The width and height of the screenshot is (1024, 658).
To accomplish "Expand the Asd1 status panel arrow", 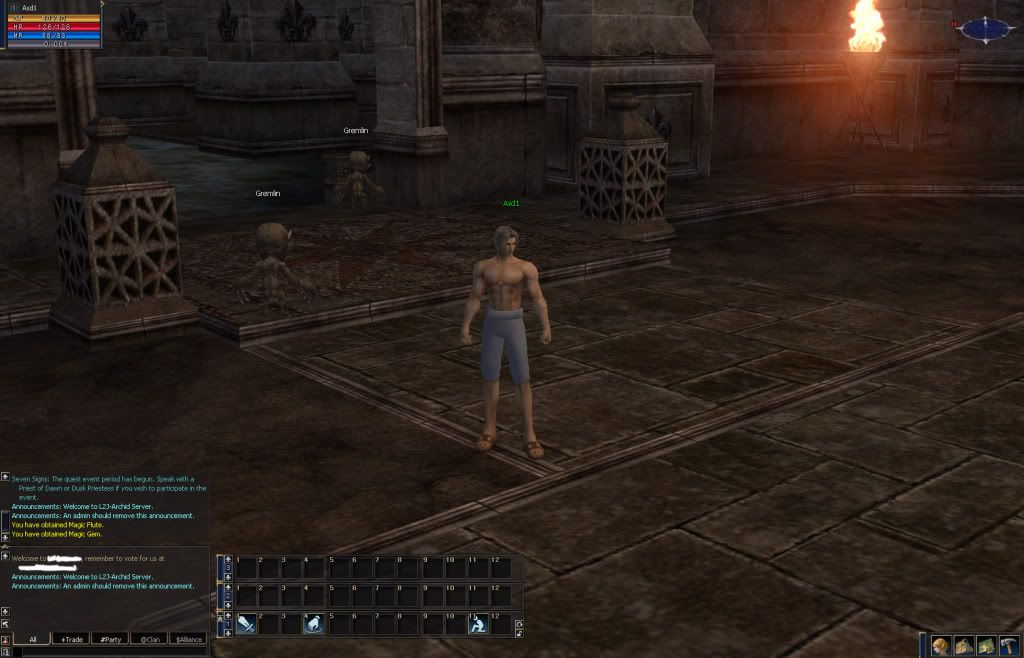I will click(x=101, y=4).
